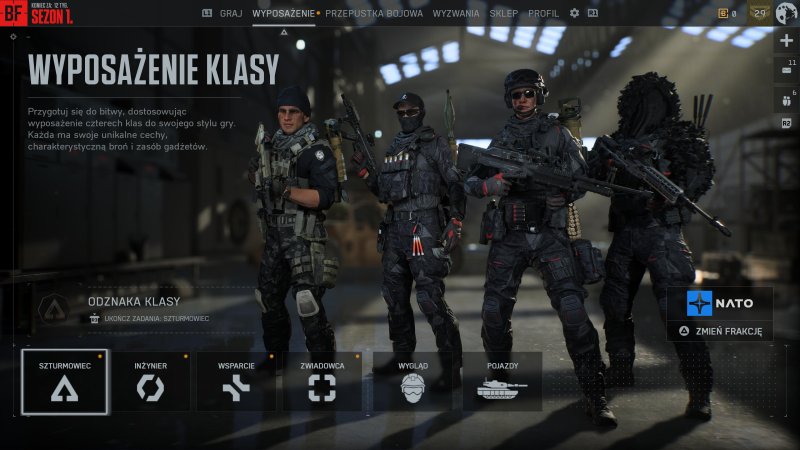Select the Szturmowiec class tile
Viewport: 800px width, 450px height.
coord(64,381)
